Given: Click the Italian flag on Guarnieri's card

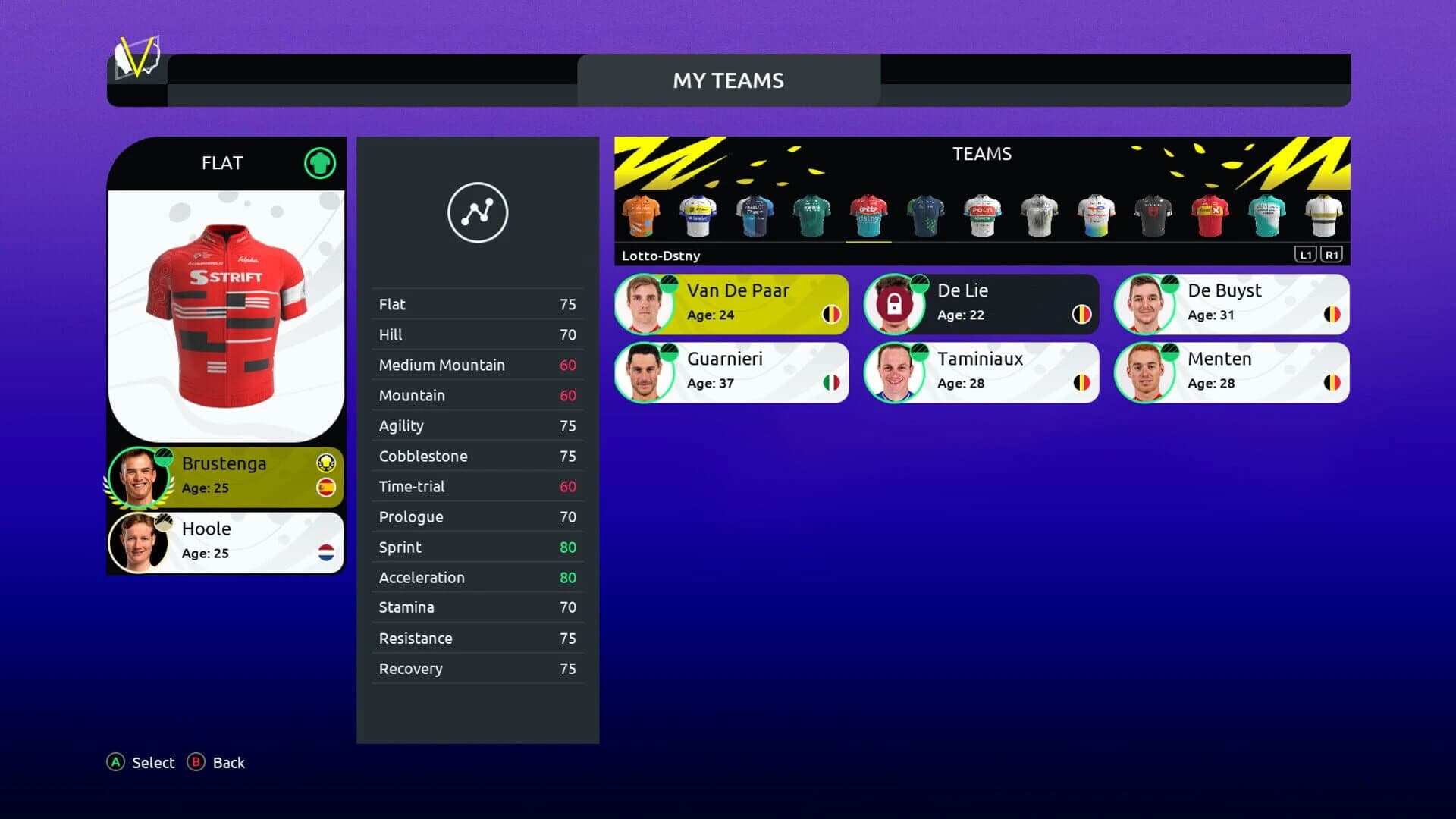Looking at the screenshot, I should click(x=832, y=384).
